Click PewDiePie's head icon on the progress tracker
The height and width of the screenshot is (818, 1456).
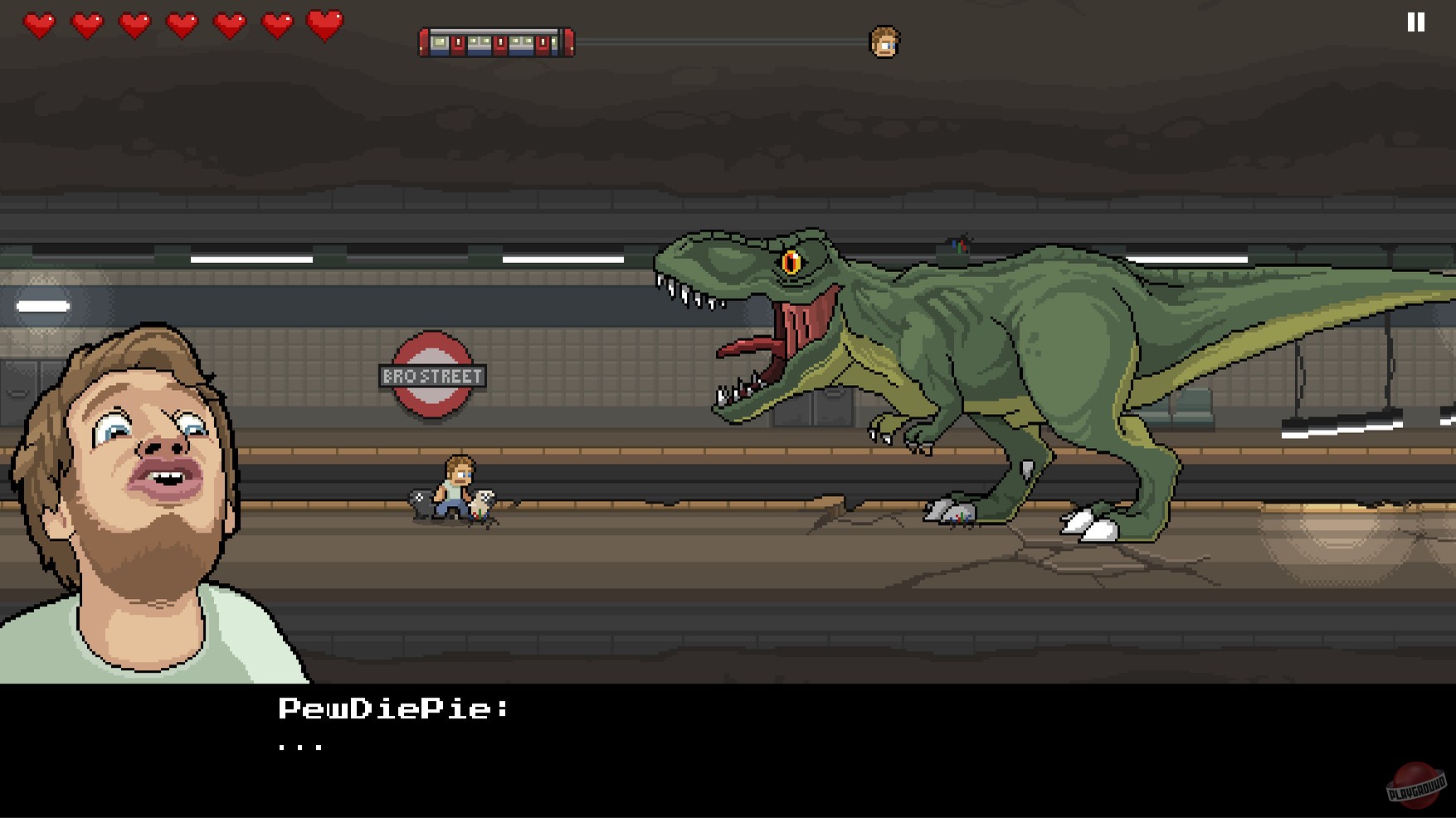click(883, 40)
